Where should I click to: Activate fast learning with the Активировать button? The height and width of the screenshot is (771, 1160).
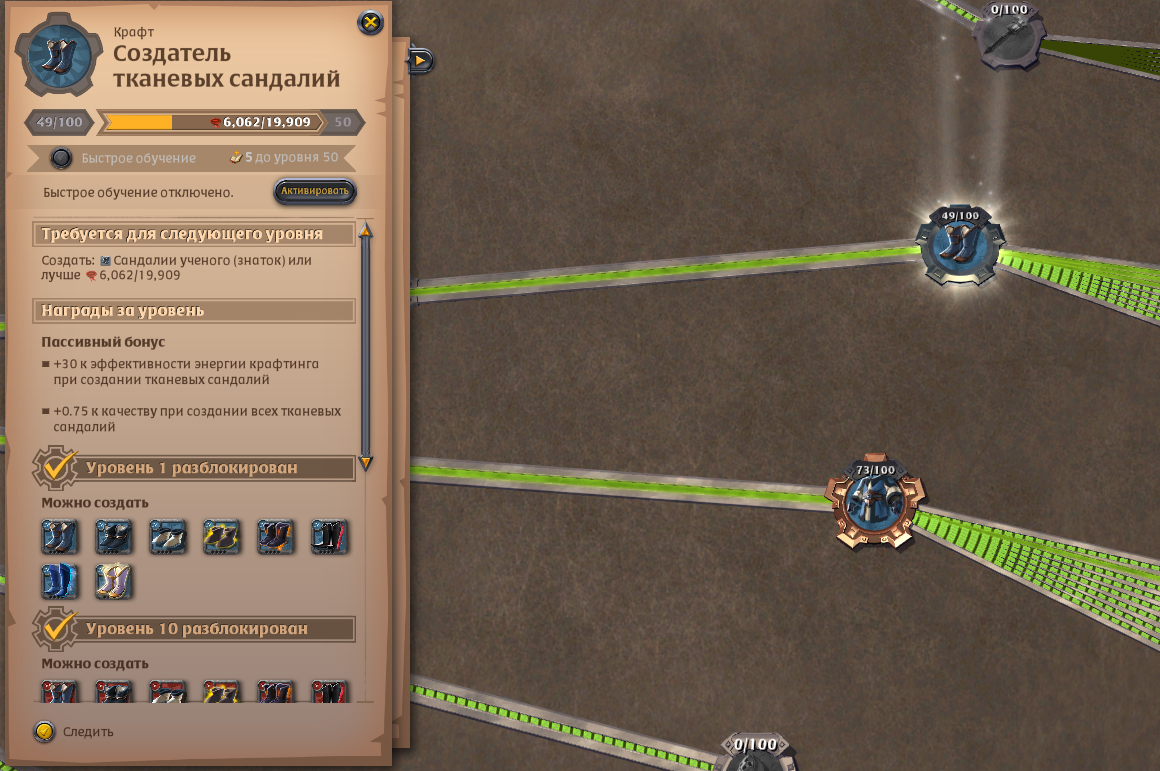coord(315,191)
